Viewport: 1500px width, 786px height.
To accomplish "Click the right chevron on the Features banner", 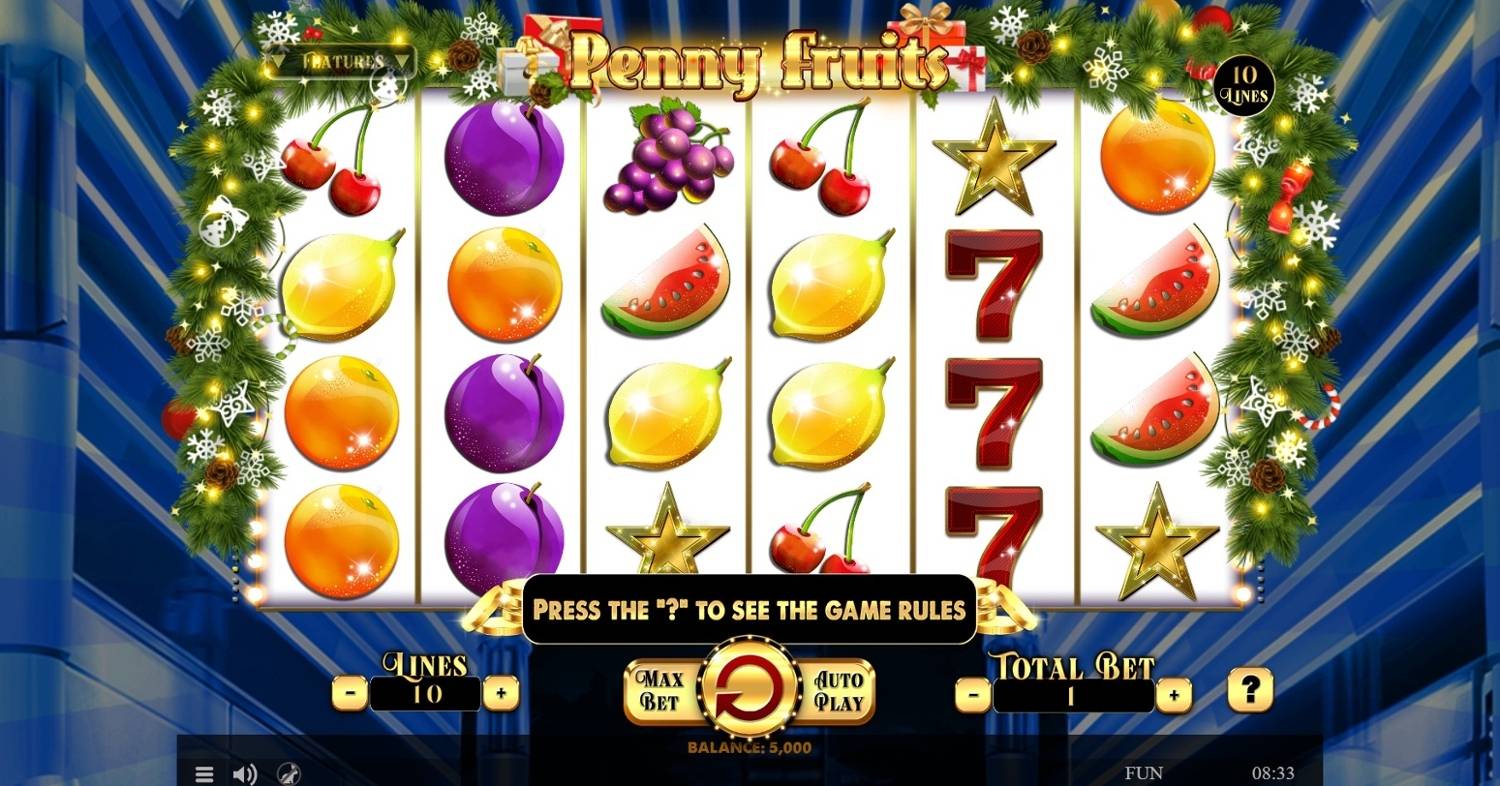I will pos(403,61).
